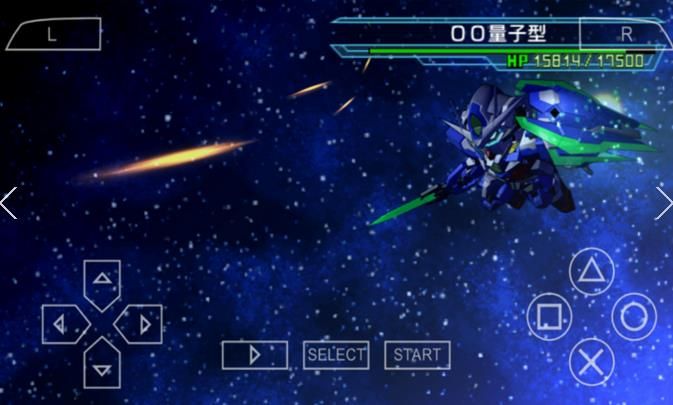
Task: Tap the D-pad up arrow
Action: tap(102, 279)
